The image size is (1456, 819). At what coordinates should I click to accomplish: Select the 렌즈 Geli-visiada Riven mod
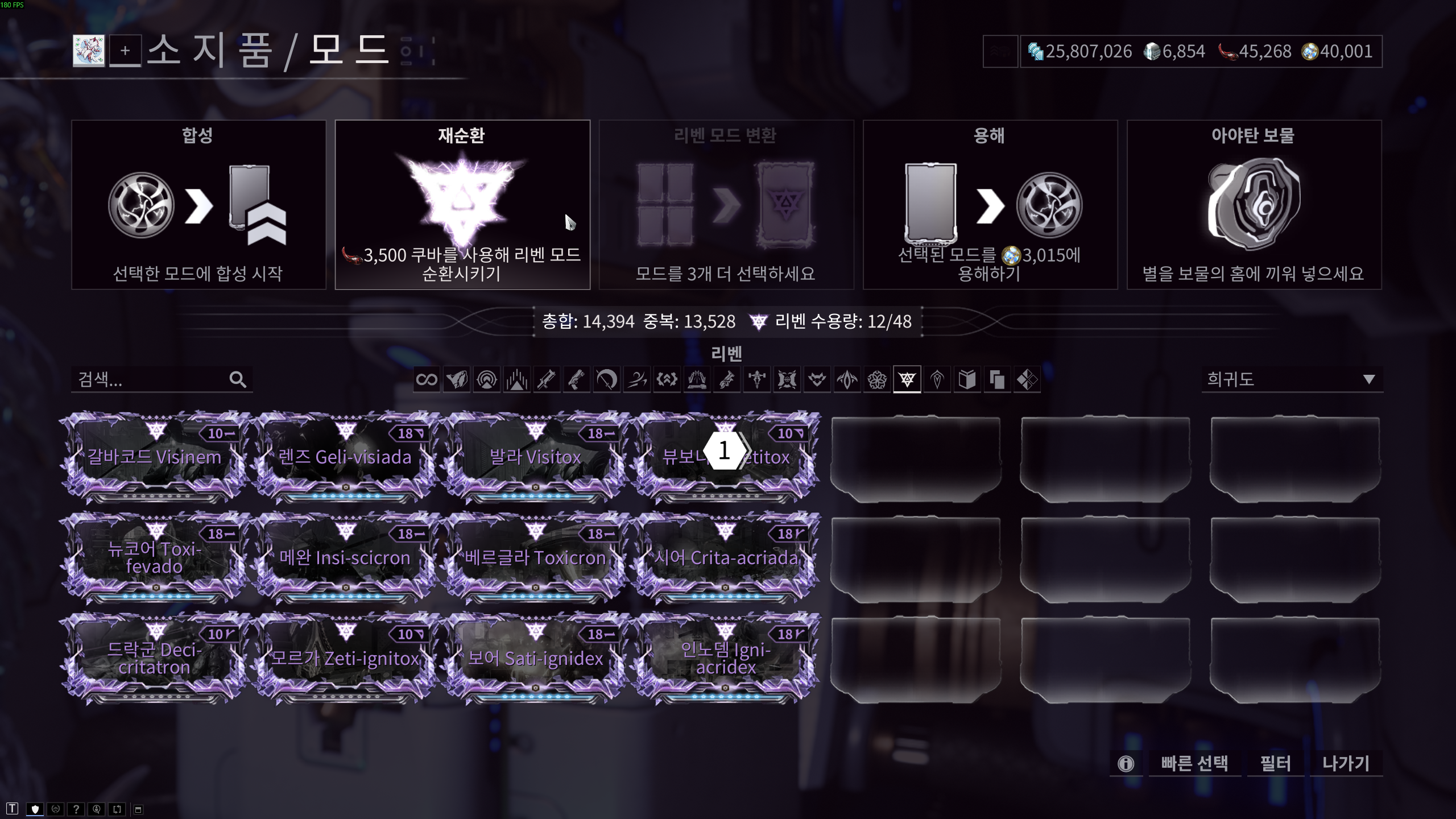(x=345, y=458)
